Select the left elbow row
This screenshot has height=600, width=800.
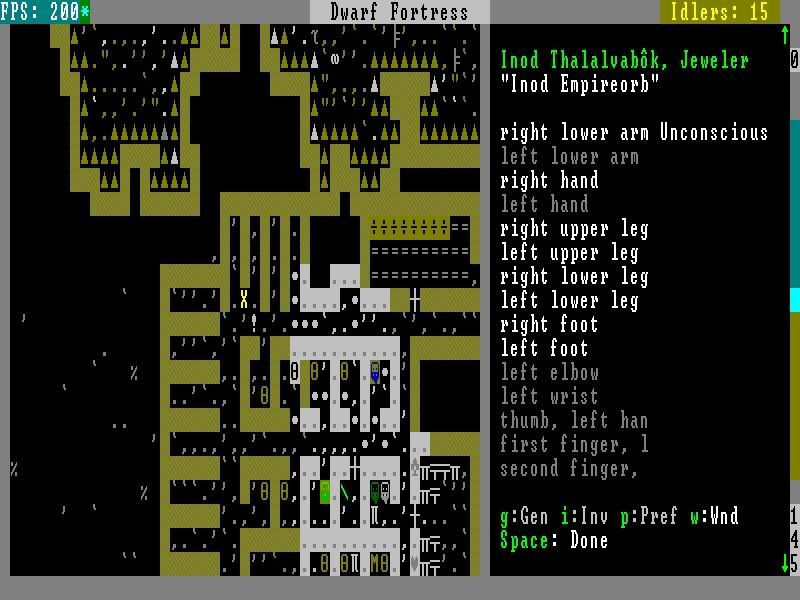click(549, 373)
